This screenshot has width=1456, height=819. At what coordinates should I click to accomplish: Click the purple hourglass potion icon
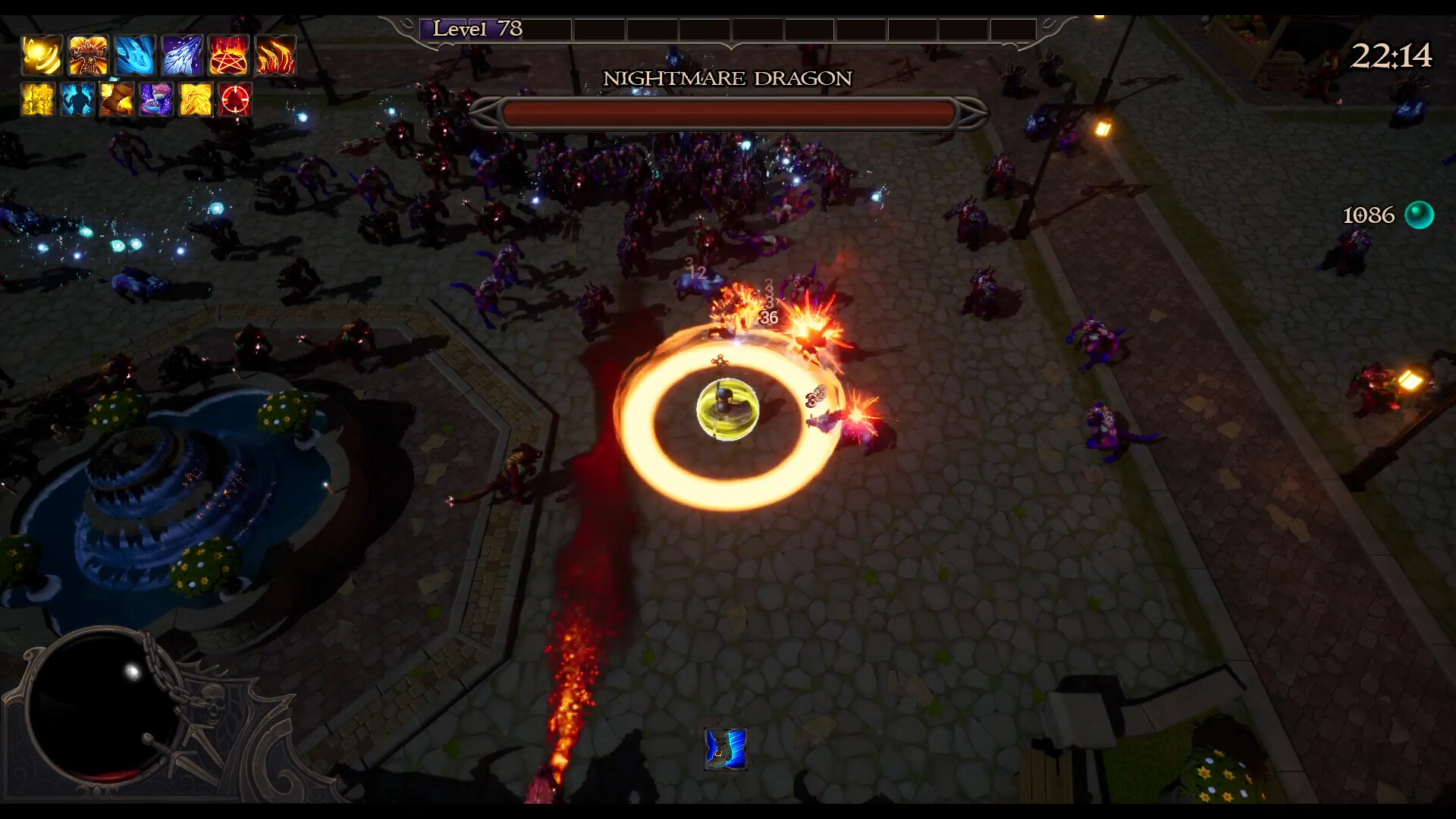pos(158,99)
